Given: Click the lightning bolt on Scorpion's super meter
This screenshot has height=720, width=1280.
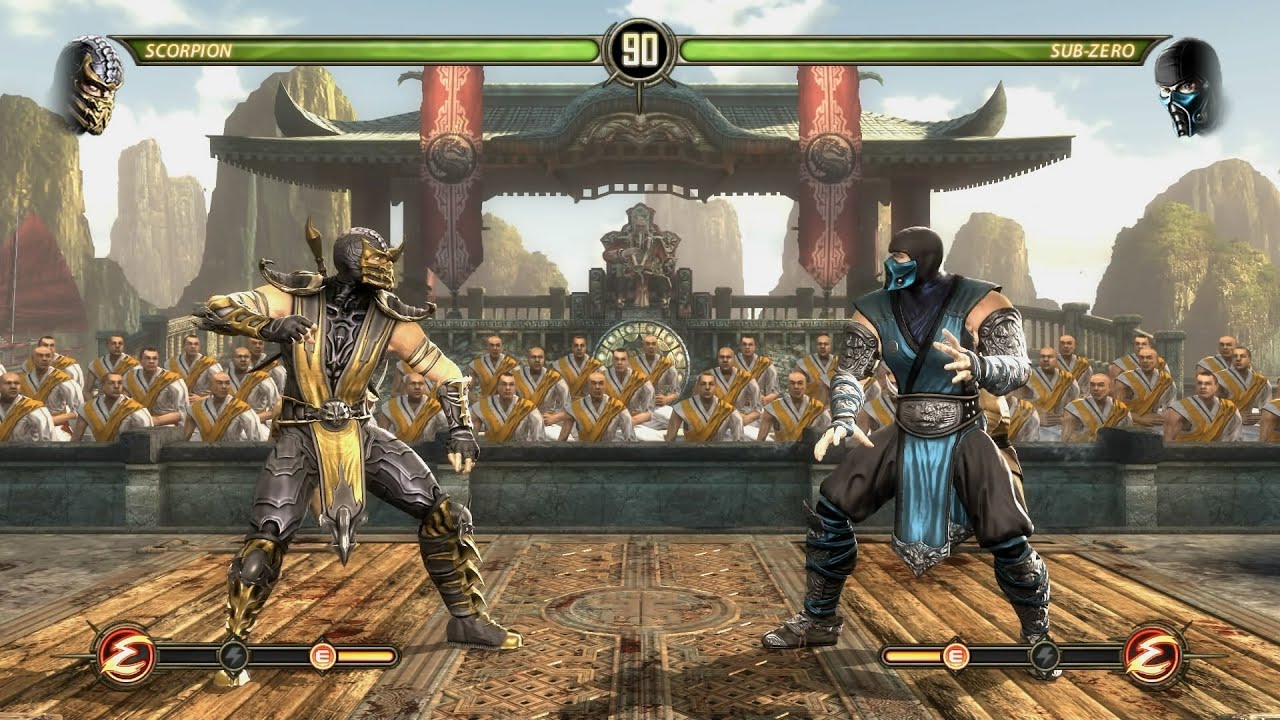Looking at the screenshot, I should (x=233, y=656).
